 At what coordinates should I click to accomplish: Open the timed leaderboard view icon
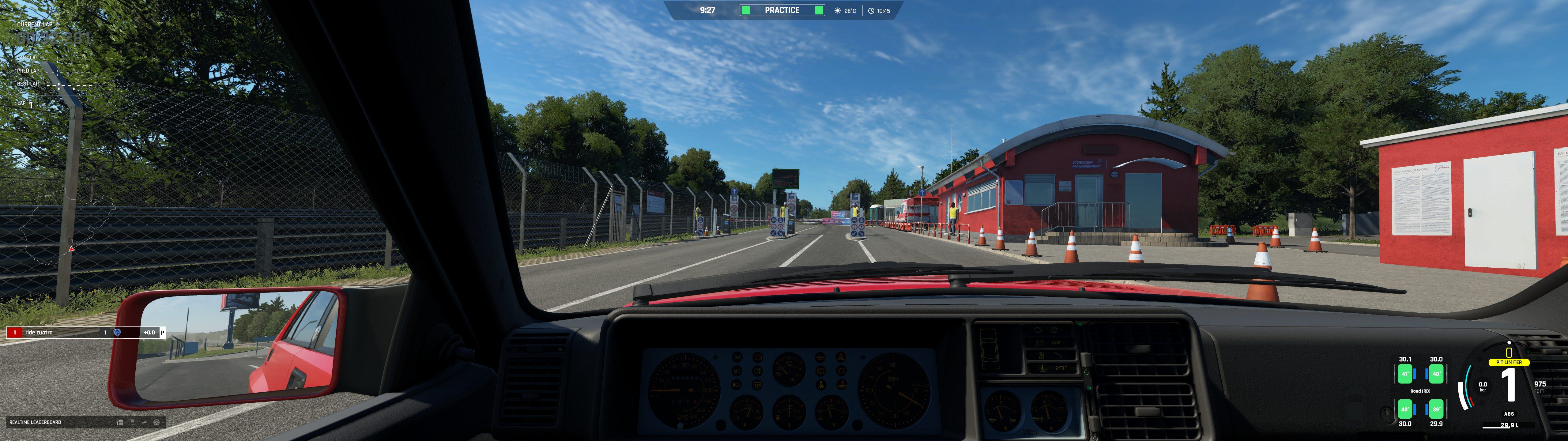click(x=120, y=422)
